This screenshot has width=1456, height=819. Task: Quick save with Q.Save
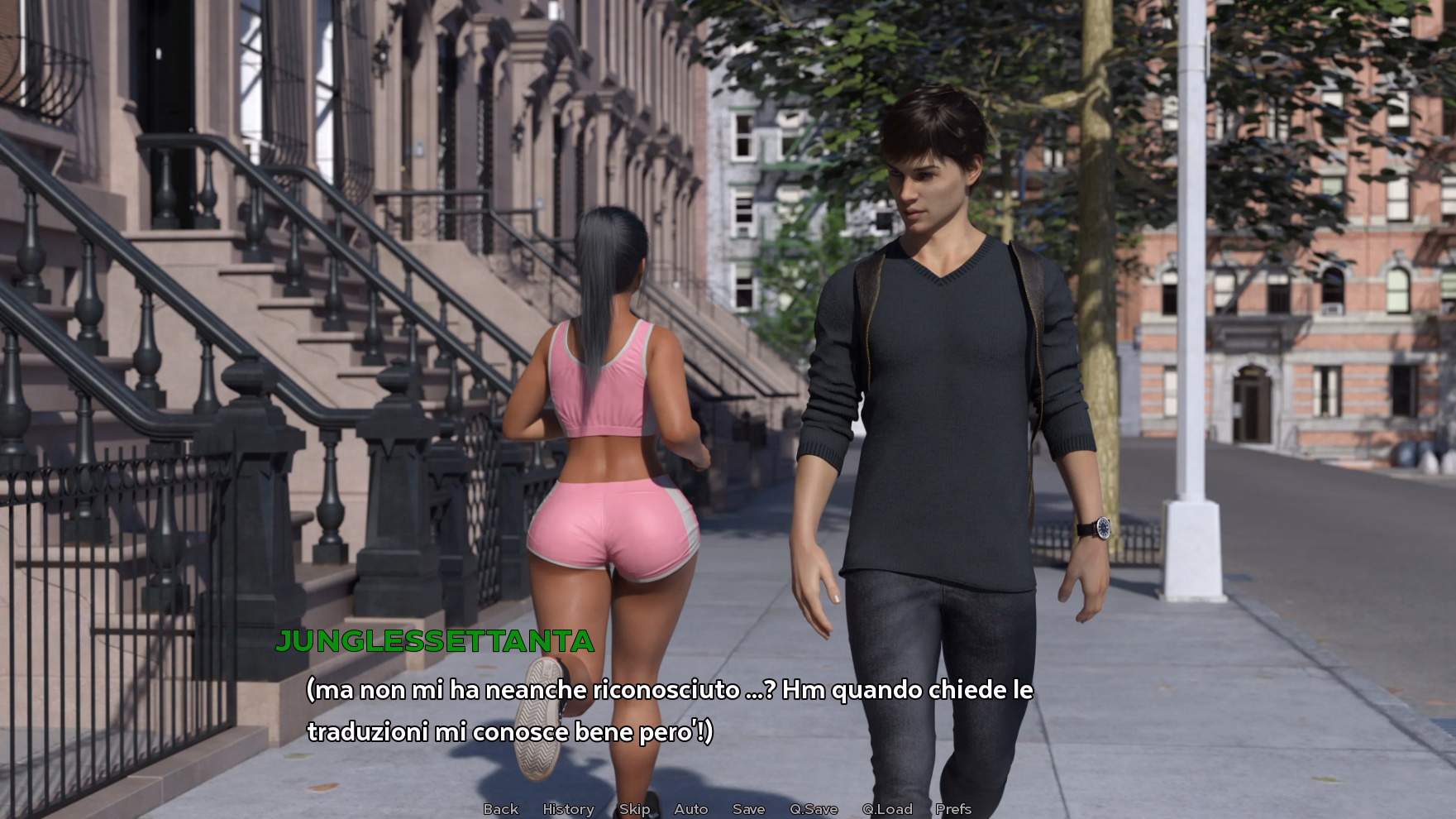[x=814, y=809]
